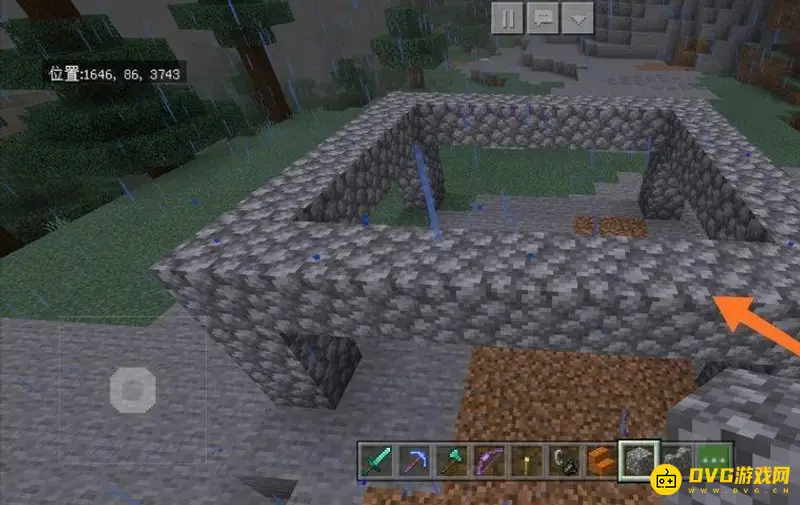800x505 pixels.
Task: Pause the game with the pause button
Action: pyautogui.click(x=507, y=17)
